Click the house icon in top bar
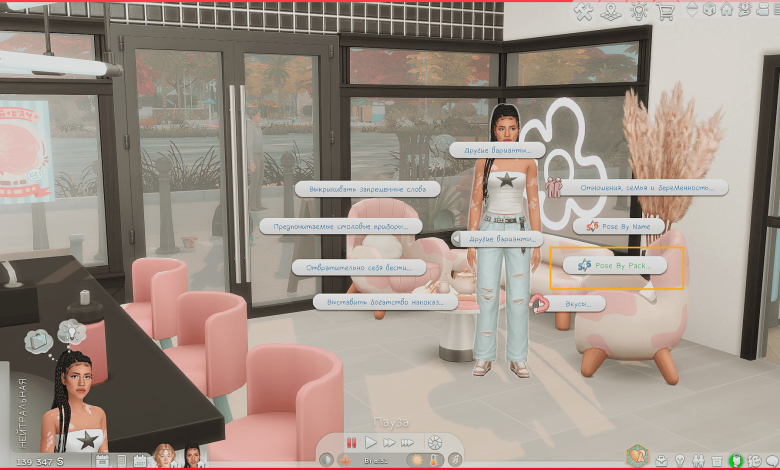 [x=727, y=10]
